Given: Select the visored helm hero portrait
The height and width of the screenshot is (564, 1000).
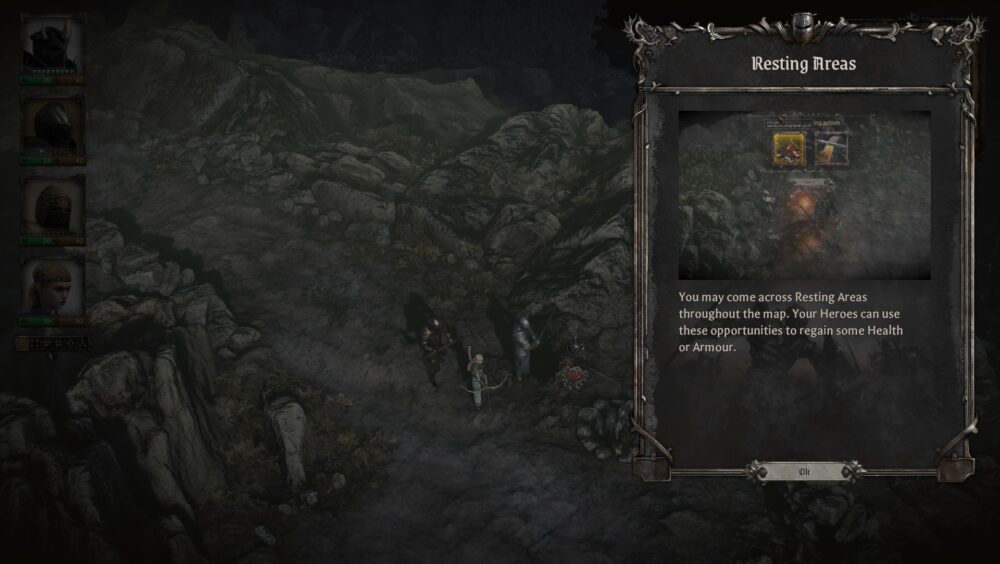Looking at the screenshot, I should point(52,127).
